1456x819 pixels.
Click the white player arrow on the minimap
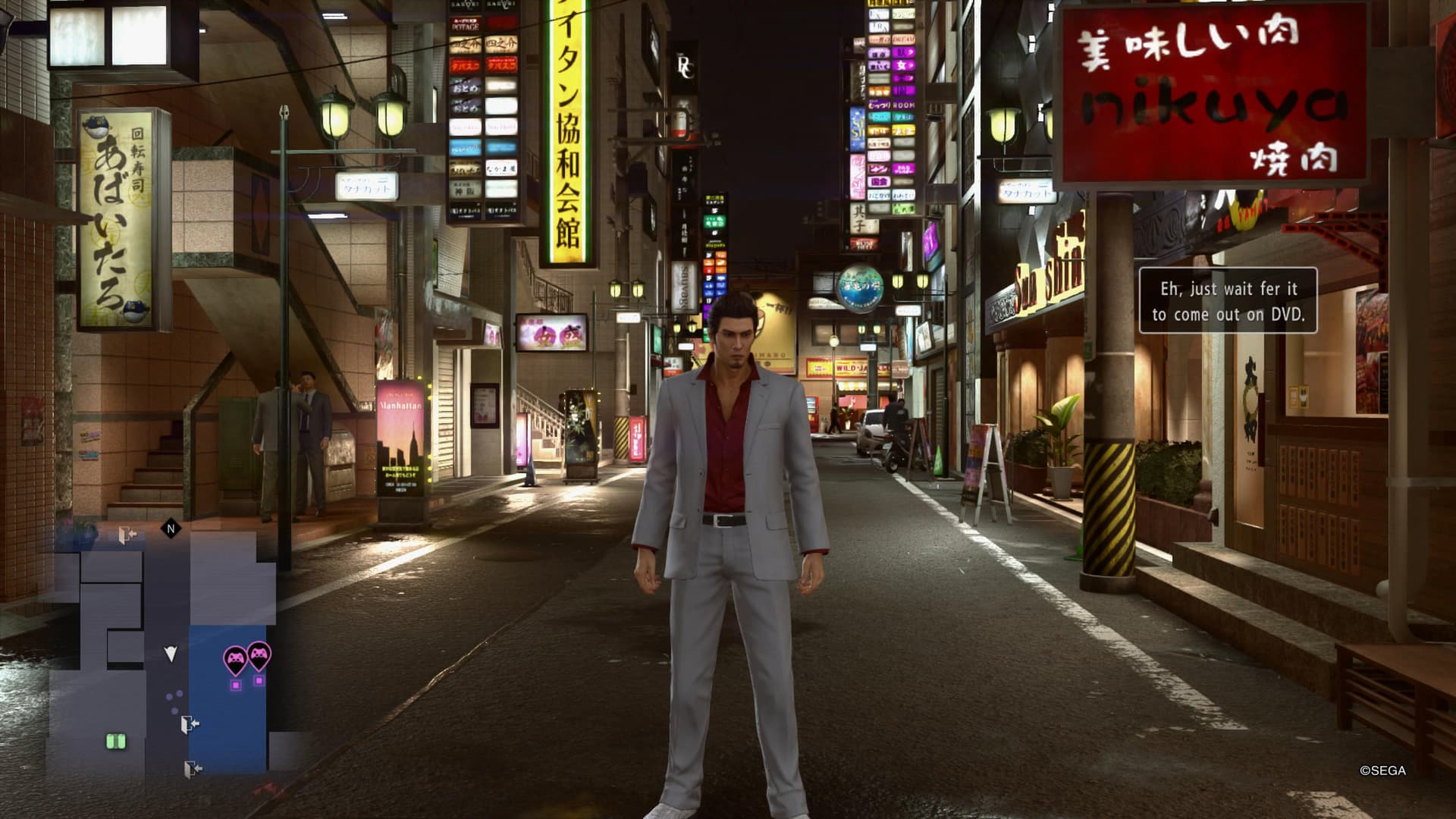(x=171, y=653)
